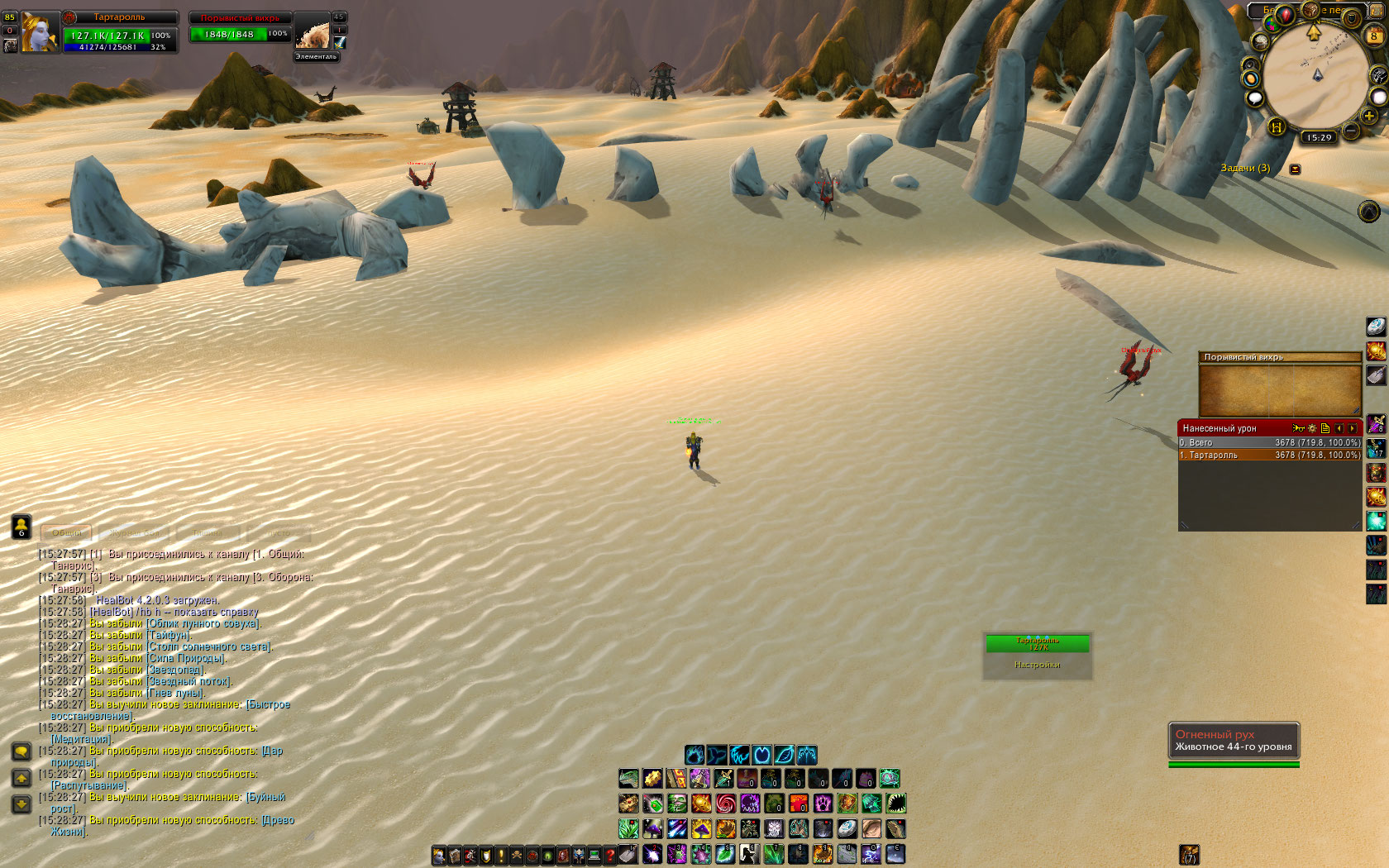The height and width of the screenshot is (868, 1389).
Task: Click the H button beside the minimap
Action: coord(1277,126)
